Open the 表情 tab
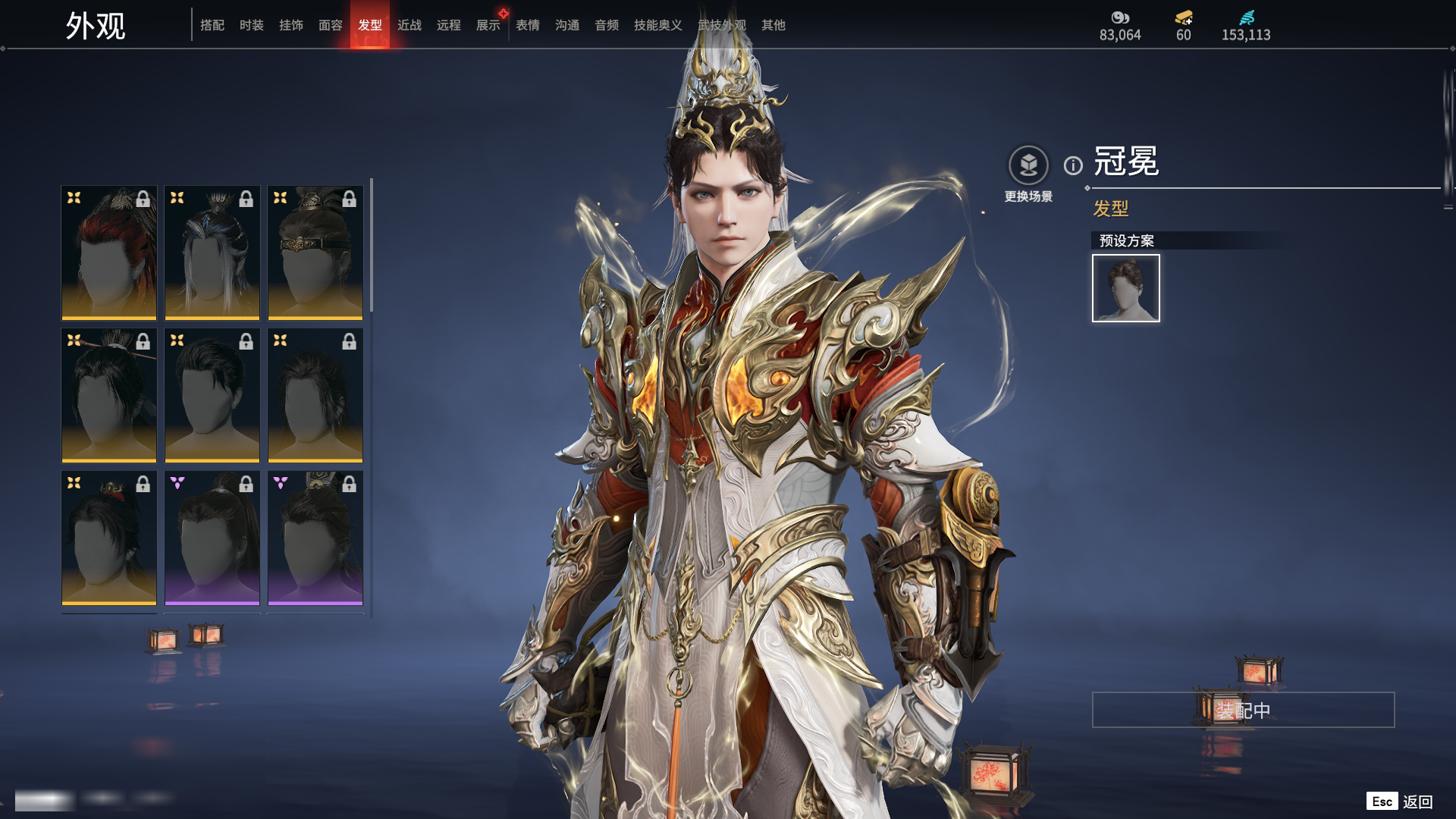The height and width of the screenshot is (819, 1456). pos(528,25)
